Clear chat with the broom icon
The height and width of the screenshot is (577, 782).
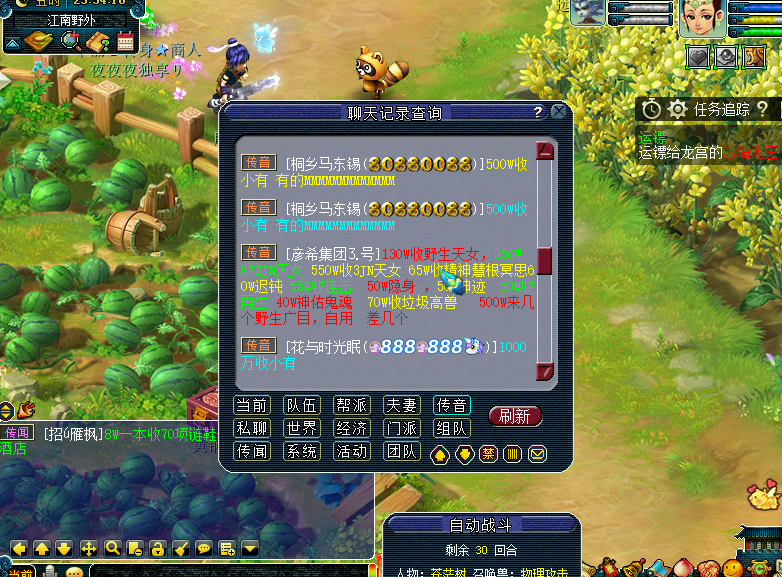point(181,548)
